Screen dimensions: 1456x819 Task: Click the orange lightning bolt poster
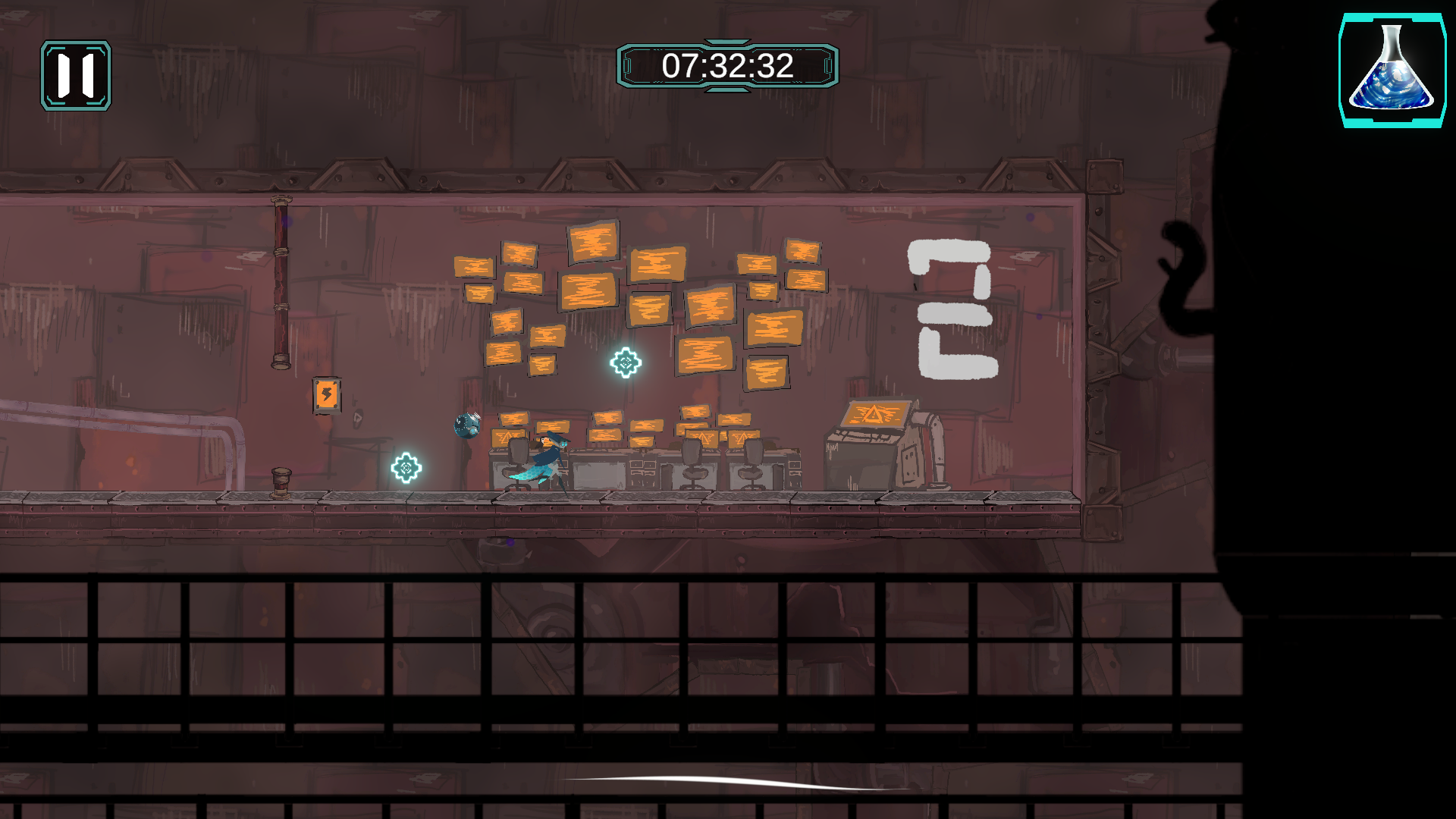pyautogui.click(x=326, y=394)
